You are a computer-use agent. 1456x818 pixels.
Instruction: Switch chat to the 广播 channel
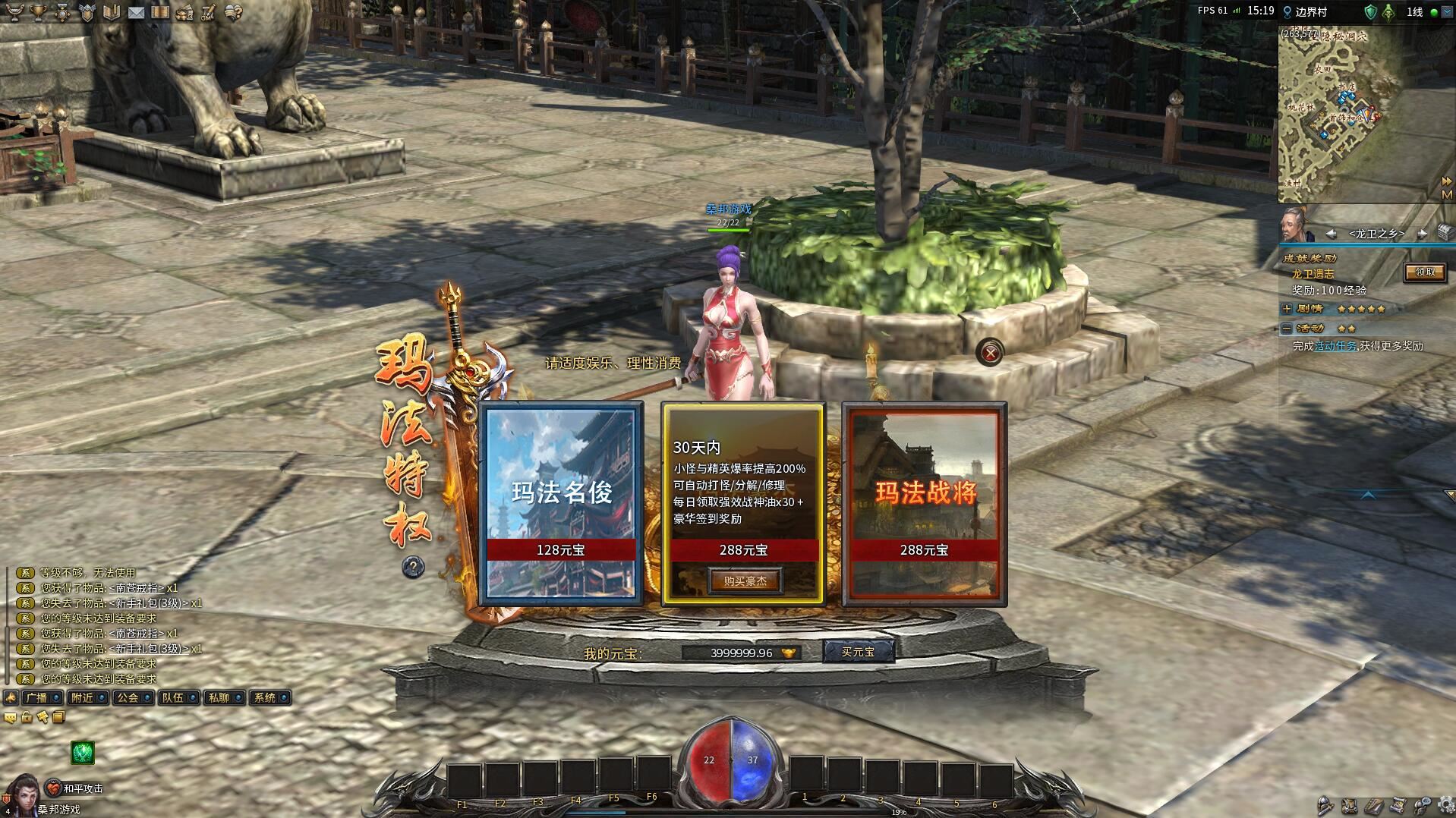36,697
